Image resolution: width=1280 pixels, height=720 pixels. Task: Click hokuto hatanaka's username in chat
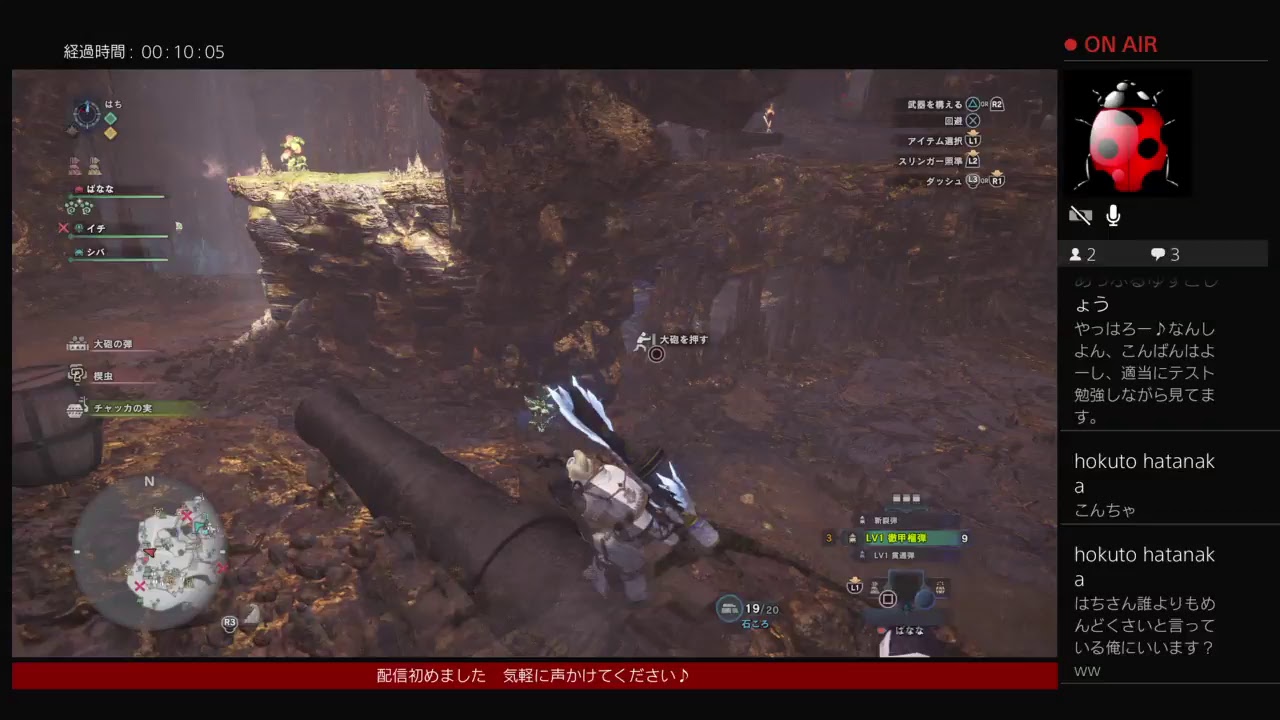1144,461
